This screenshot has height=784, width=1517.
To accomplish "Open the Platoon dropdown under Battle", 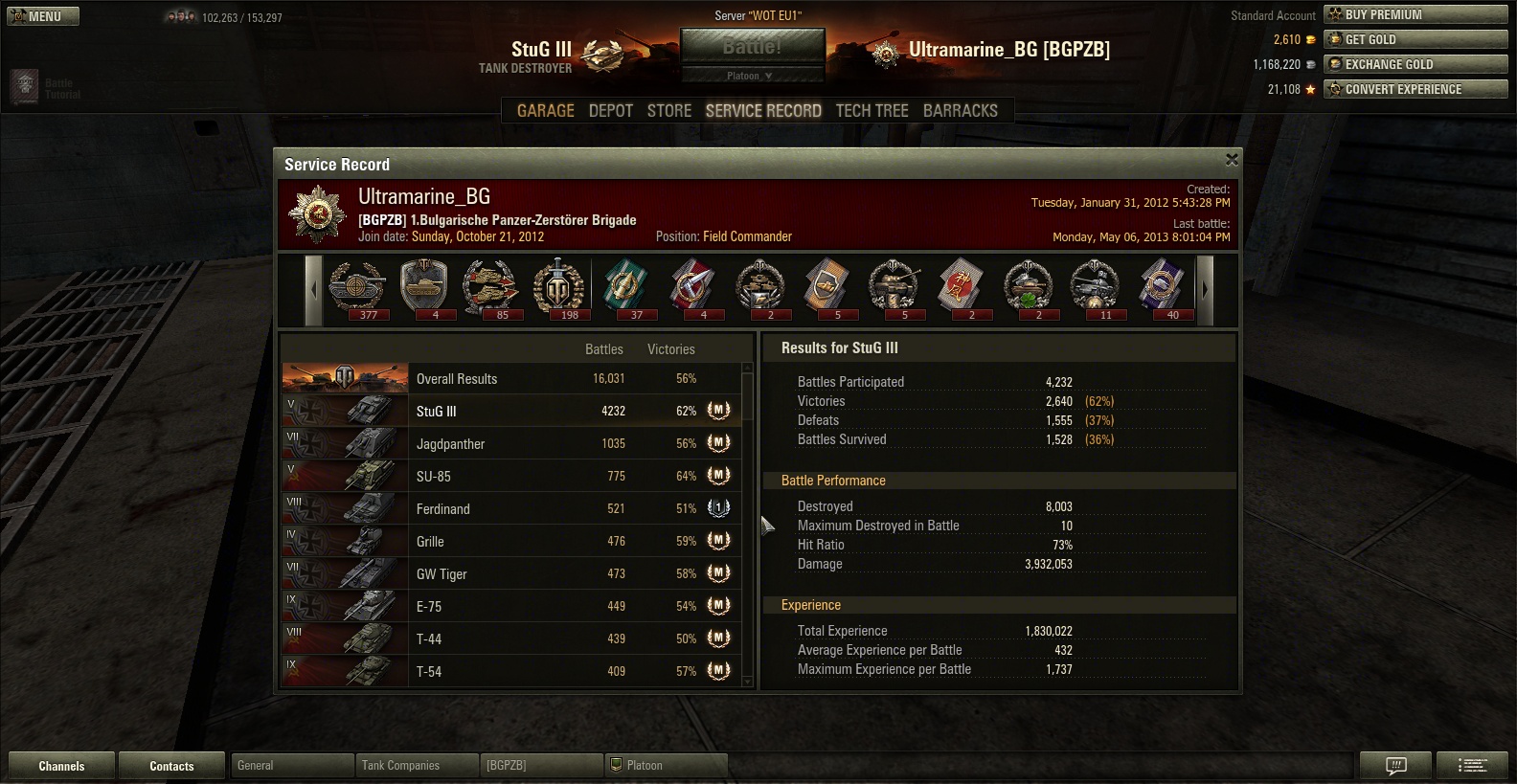I will pyautogui.click(x=752, y=76).
